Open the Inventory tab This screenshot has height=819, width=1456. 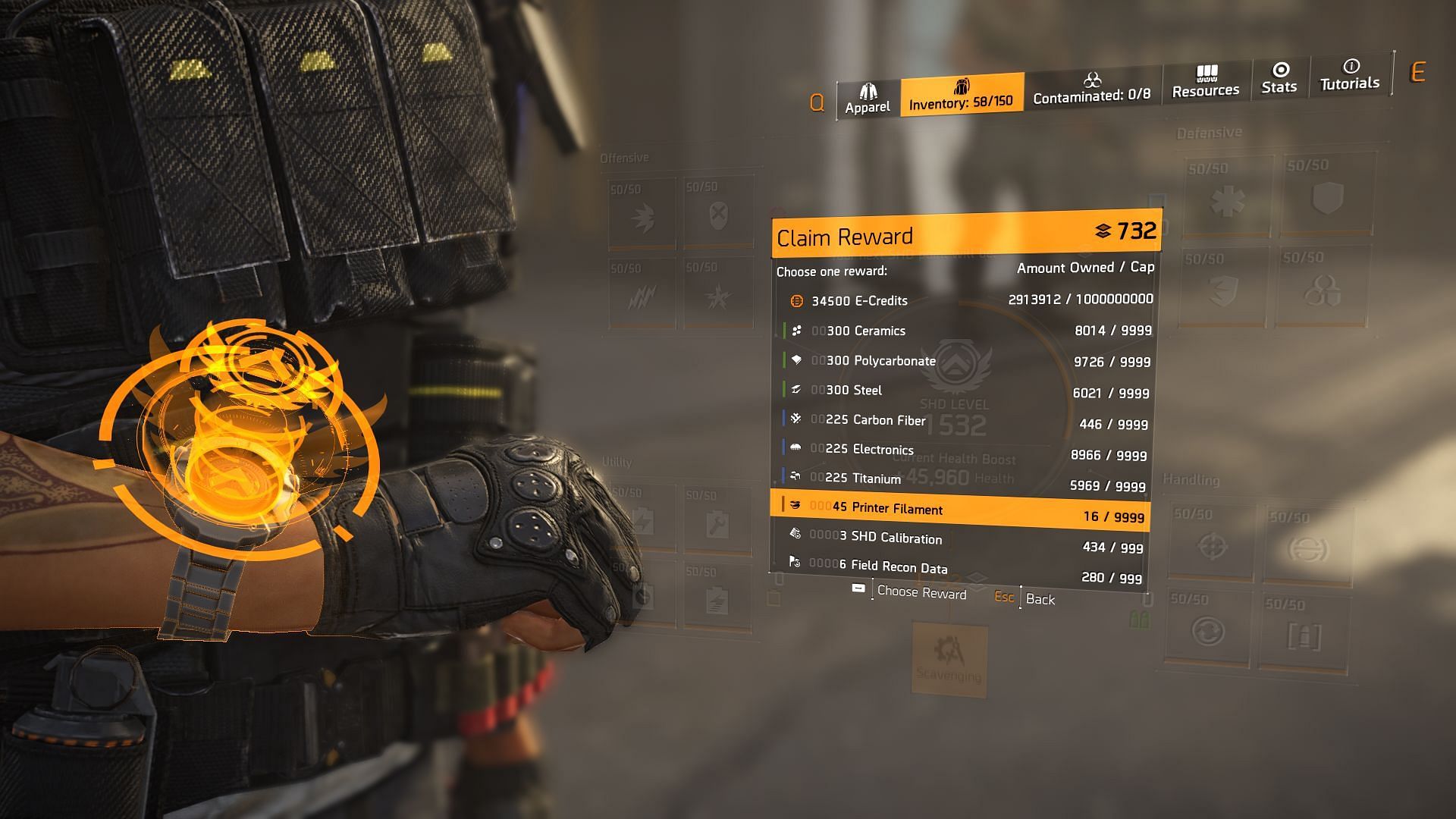(961, 94)
